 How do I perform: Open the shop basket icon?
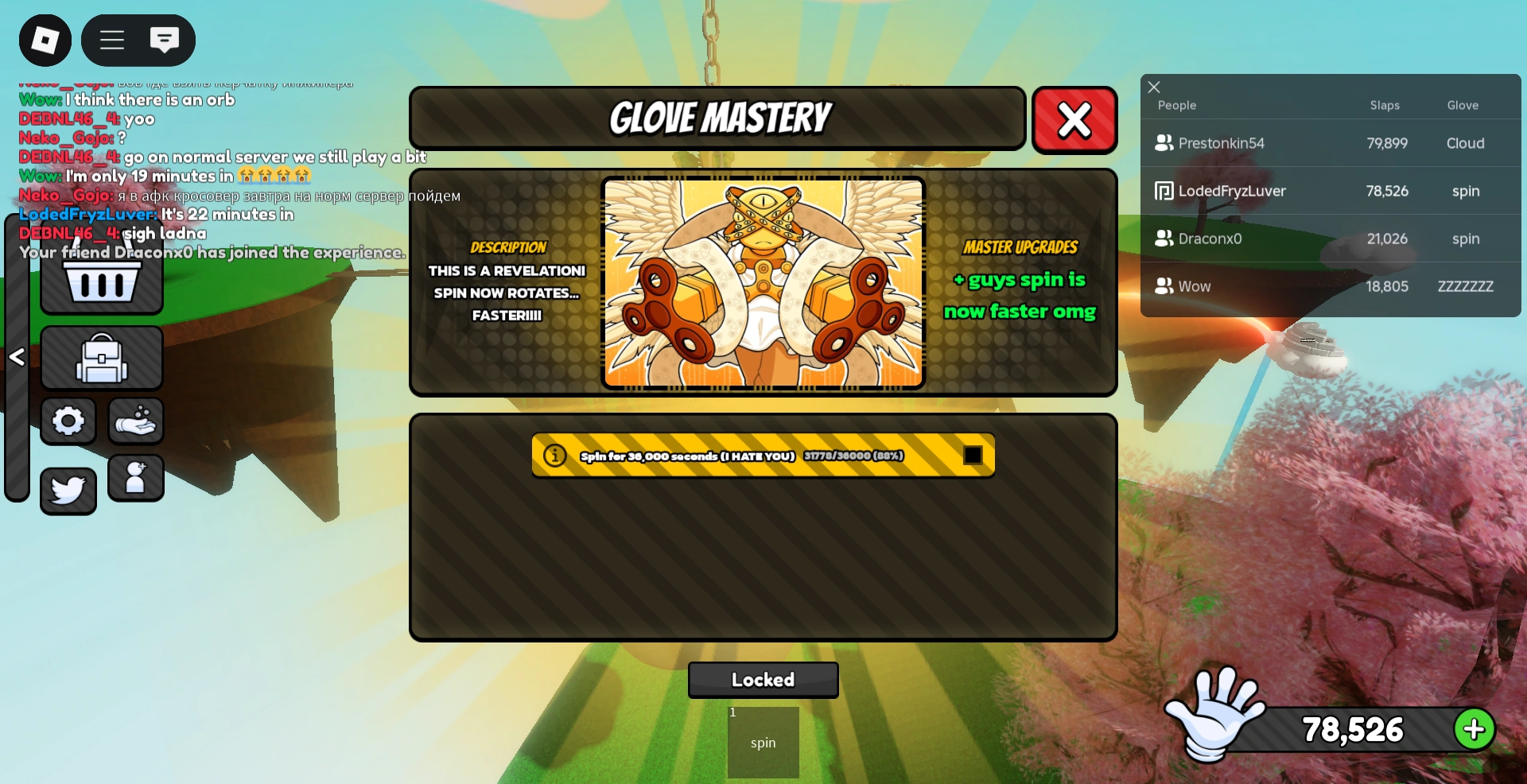[x=101, y=283]
